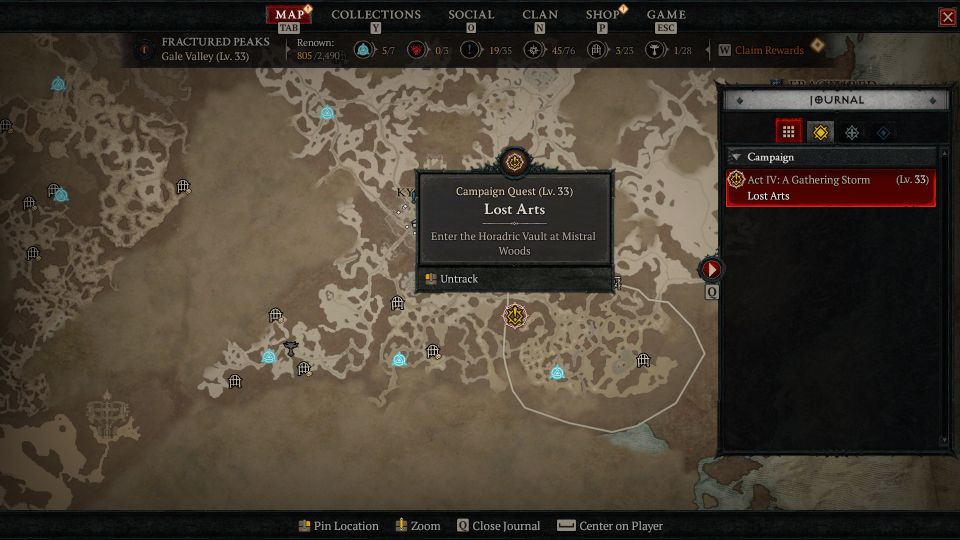Select the Game menu tab
This screenshot has height=540, width=960.
pos(666,15)
